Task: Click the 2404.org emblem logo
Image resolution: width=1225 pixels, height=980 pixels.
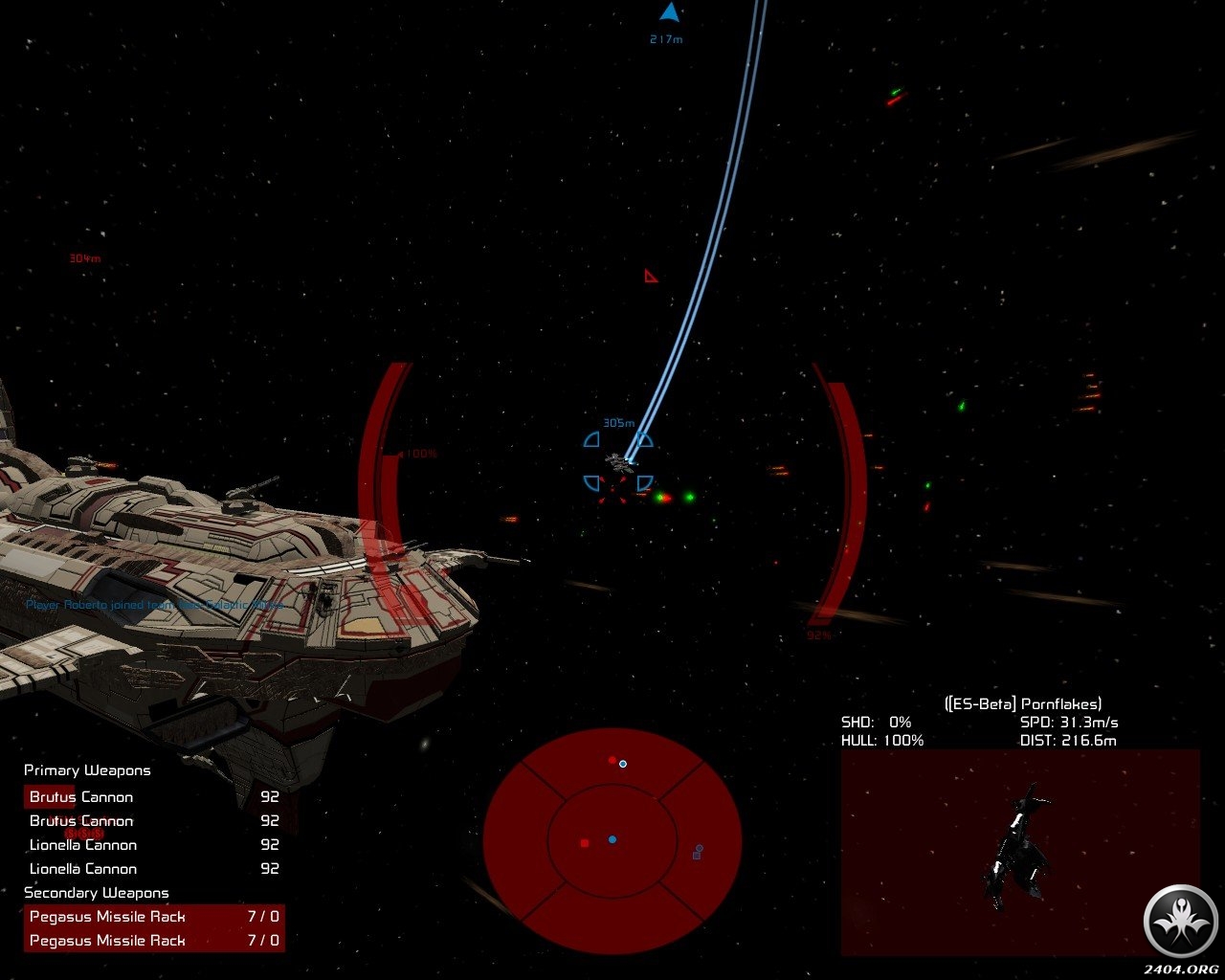Action: (1180, 921)
